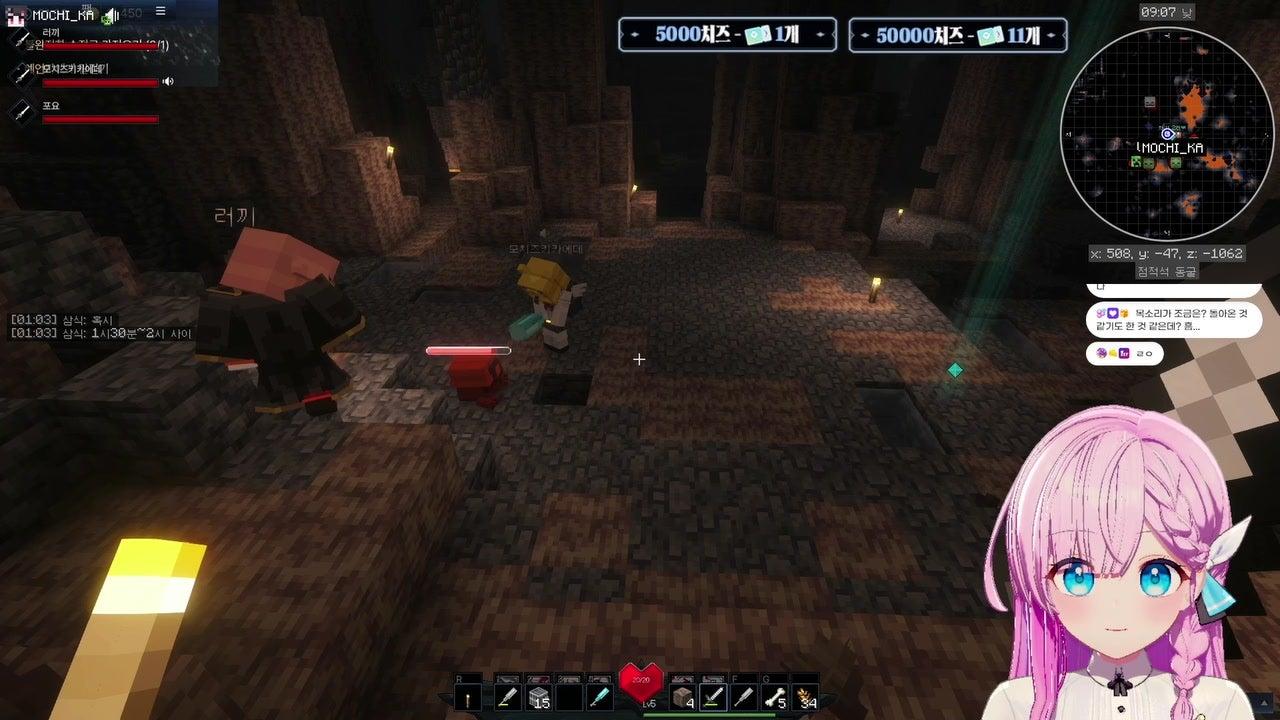Select the stack of 34 wheat in hotbar

(x=807, y=697)
